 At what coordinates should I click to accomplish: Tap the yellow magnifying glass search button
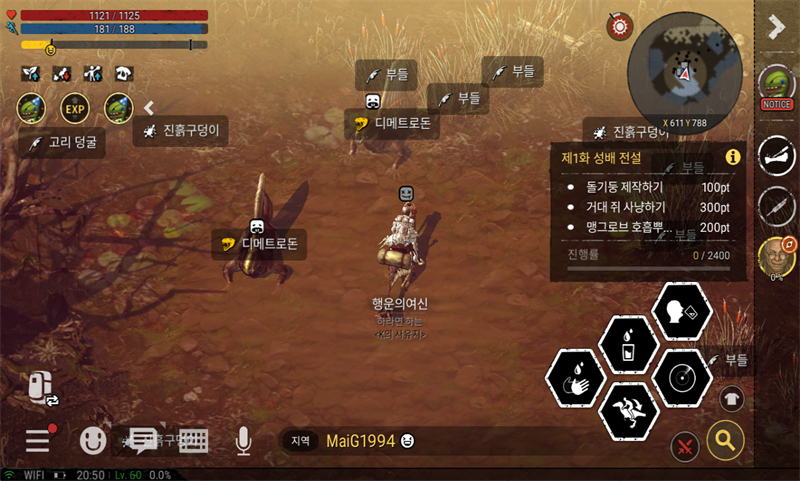(x=725, y=439)
